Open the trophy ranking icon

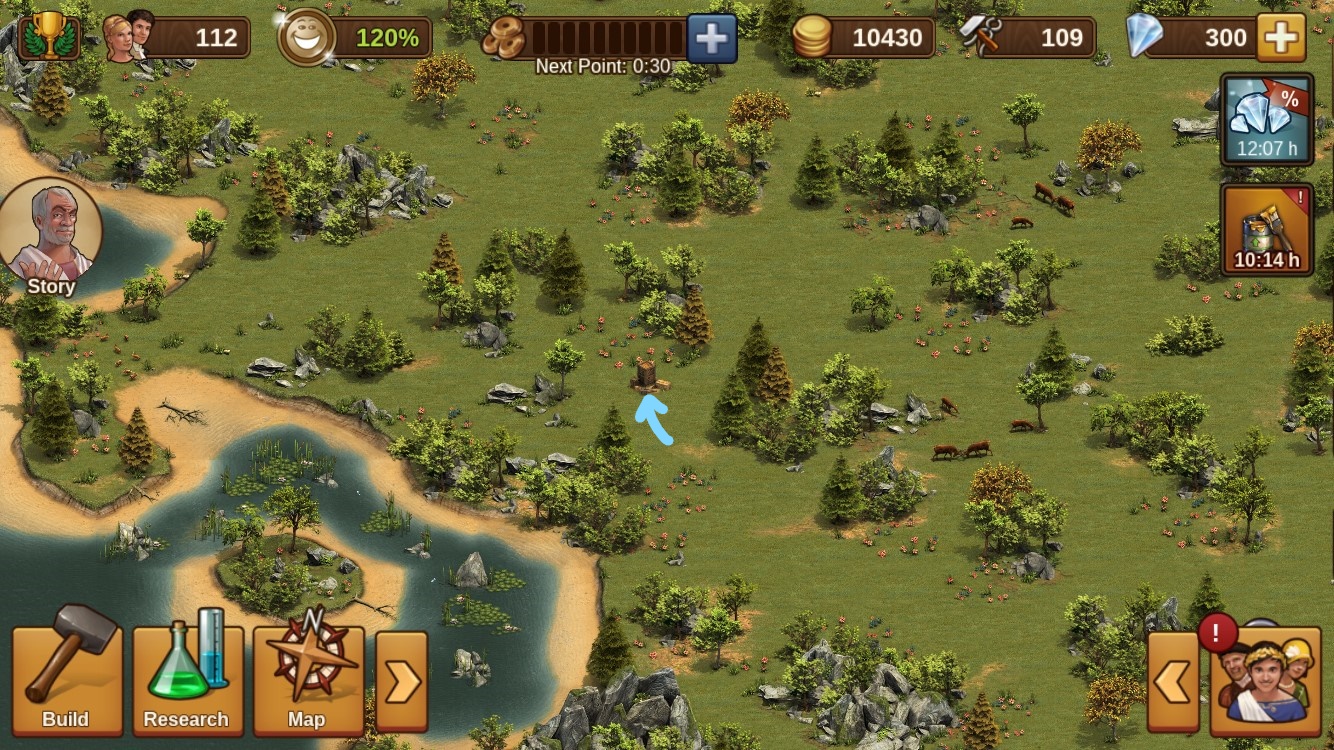[48, 38]
